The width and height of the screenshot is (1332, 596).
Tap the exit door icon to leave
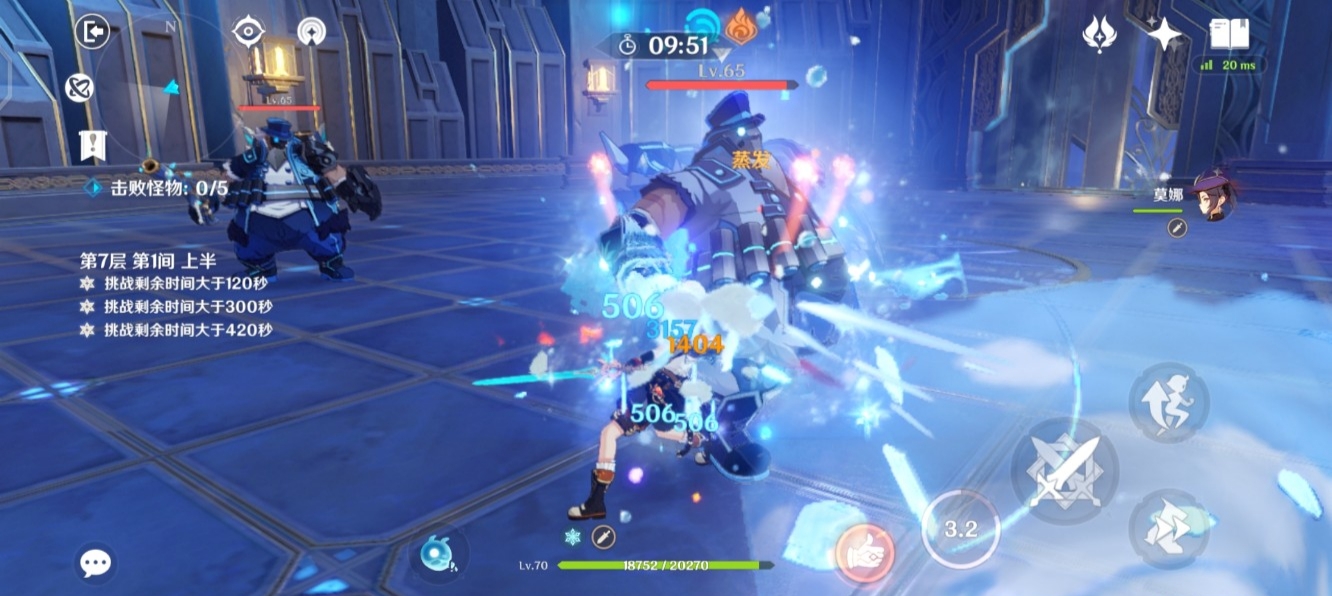(93, 32)
